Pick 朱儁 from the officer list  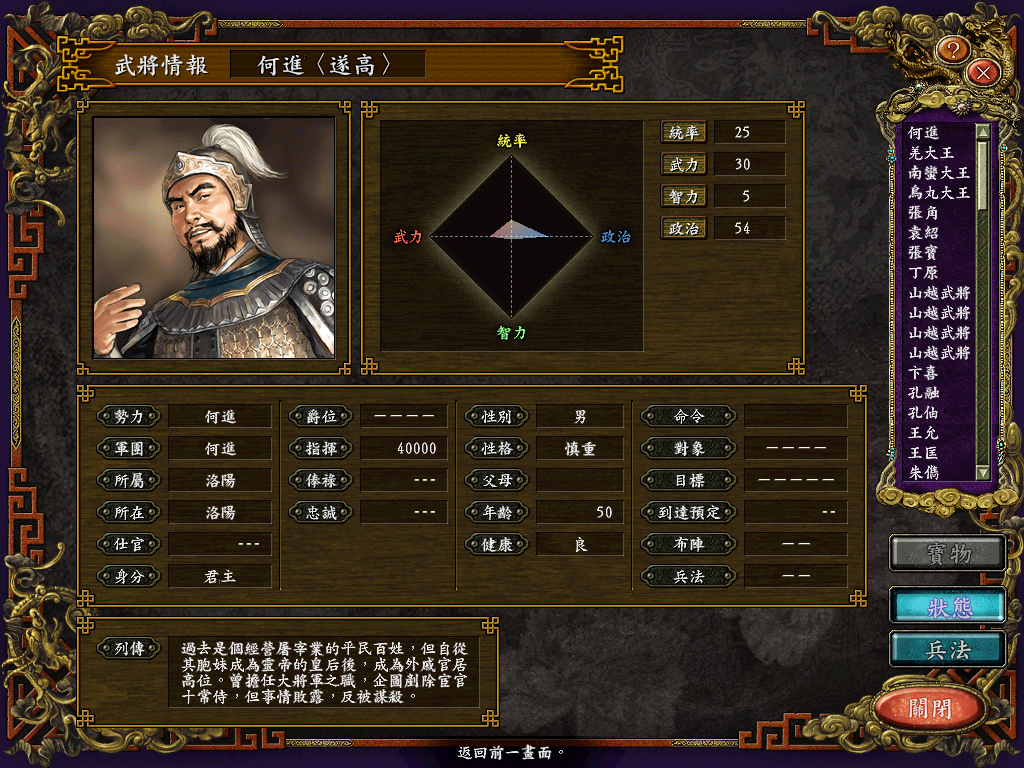[923, 473]
